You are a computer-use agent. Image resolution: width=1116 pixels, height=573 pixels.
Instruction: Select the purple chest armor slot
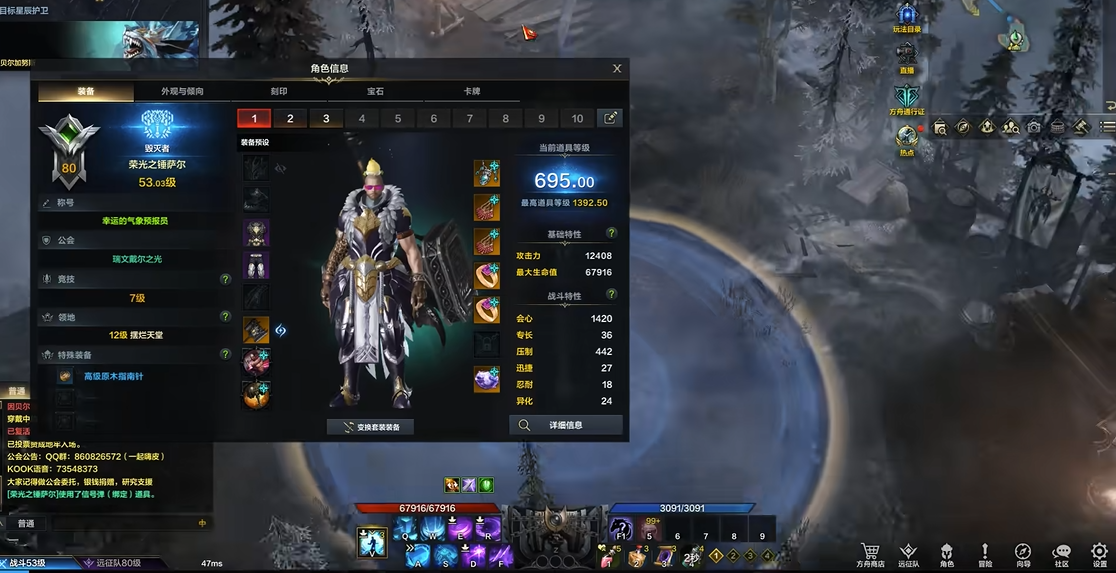(x=256, y=233)
